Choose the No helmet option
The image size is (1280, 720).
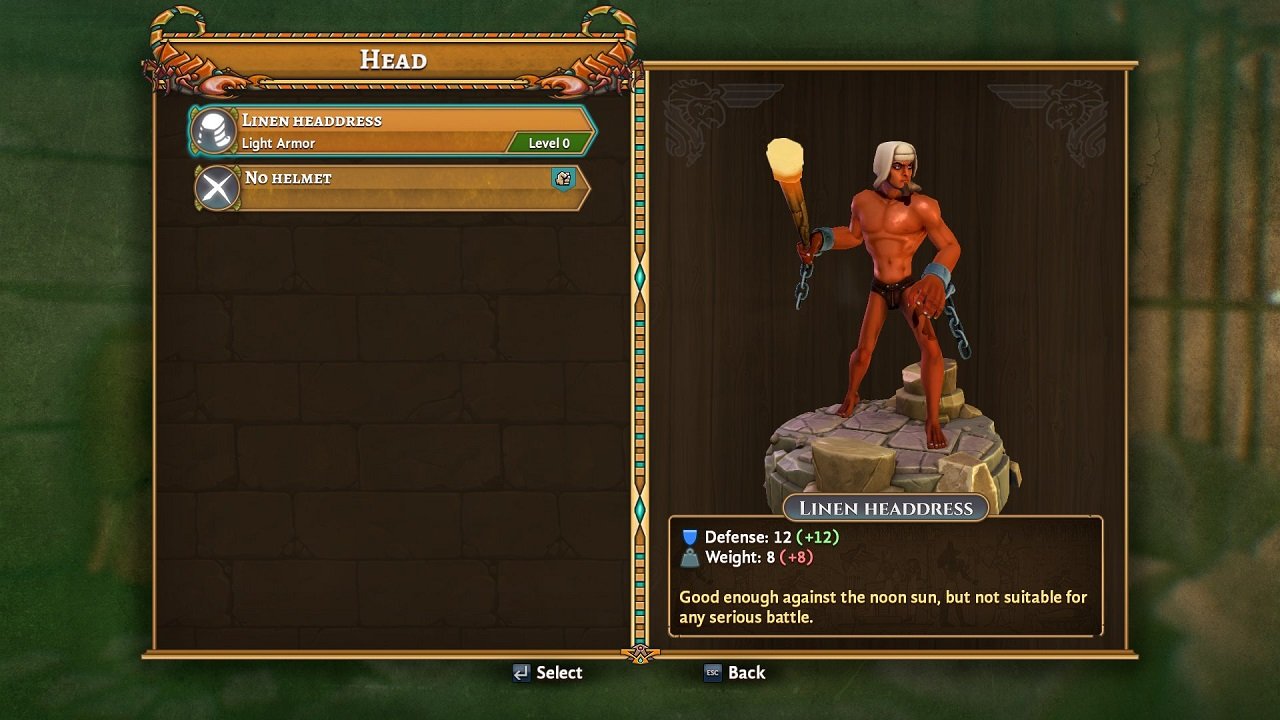(x=392, y=188)
